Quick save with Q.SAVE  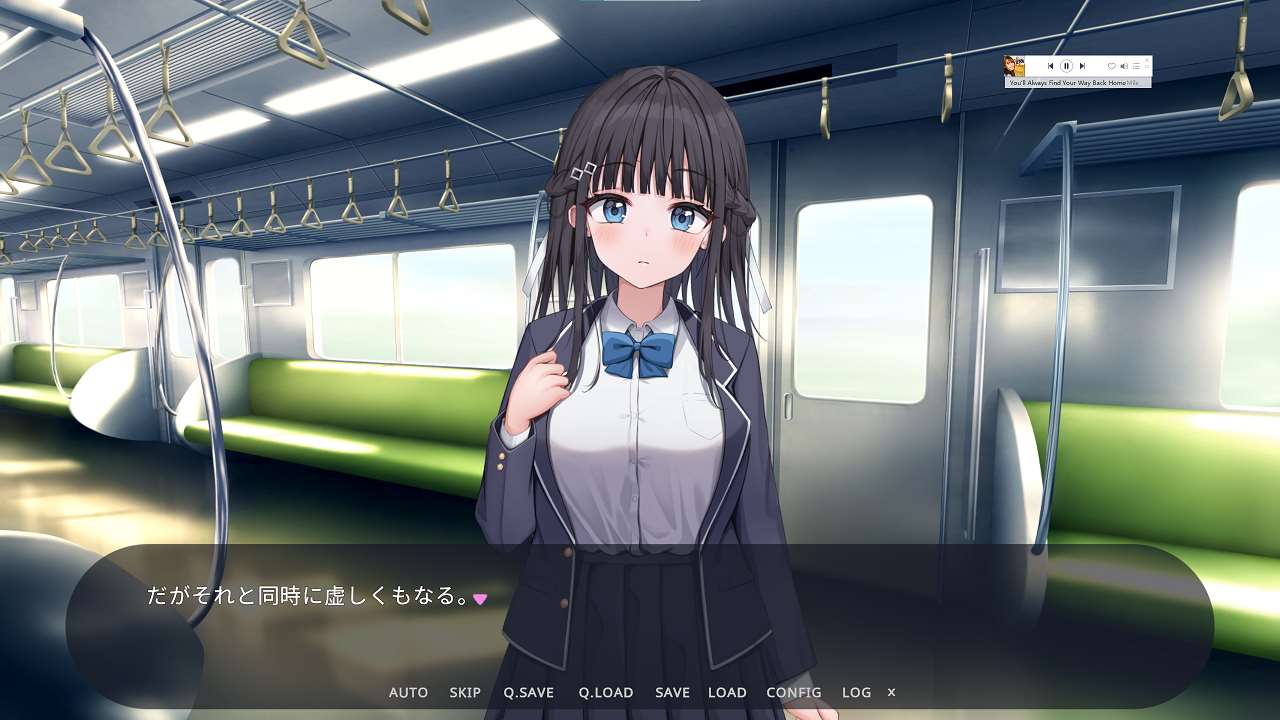[x=528, y=692]
